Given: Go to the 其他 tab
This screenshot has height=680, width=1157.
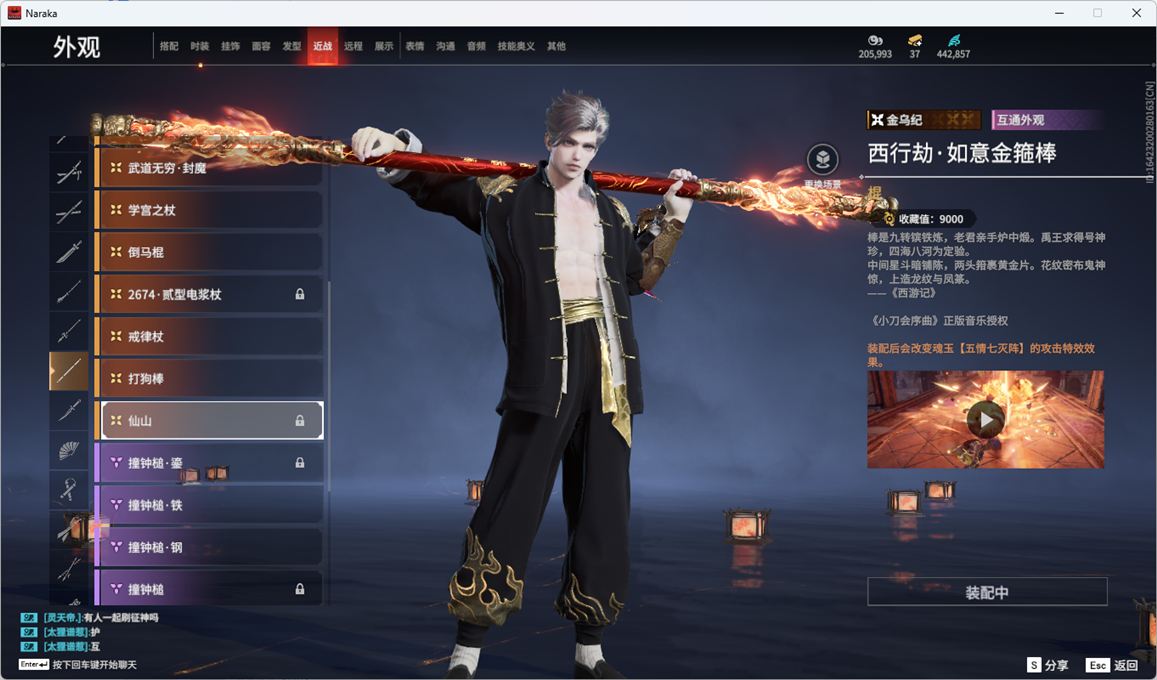Looking at the screenshot, I should tap(556, 46).
